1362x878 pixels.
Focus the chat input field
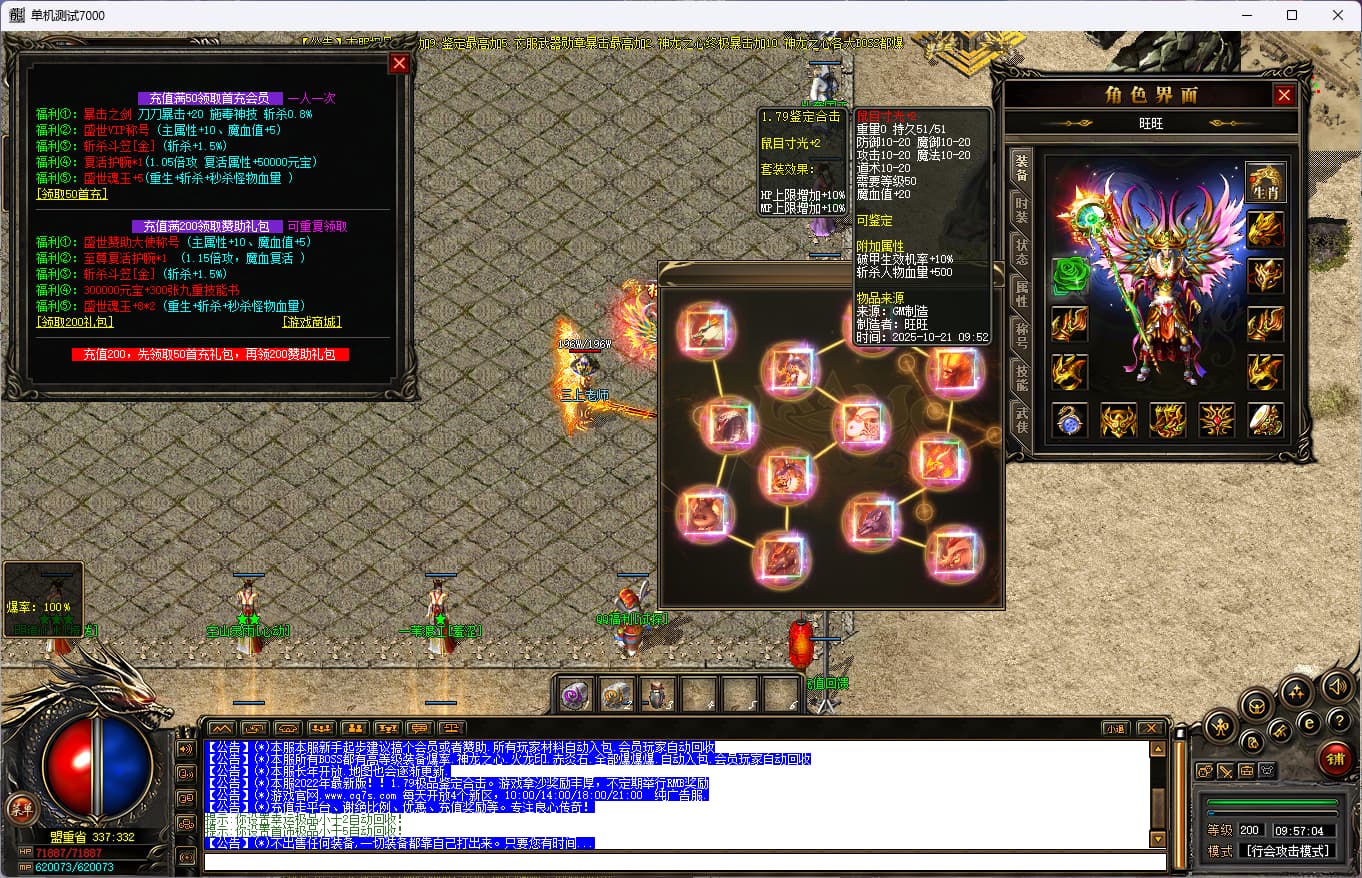coord(685,862)
